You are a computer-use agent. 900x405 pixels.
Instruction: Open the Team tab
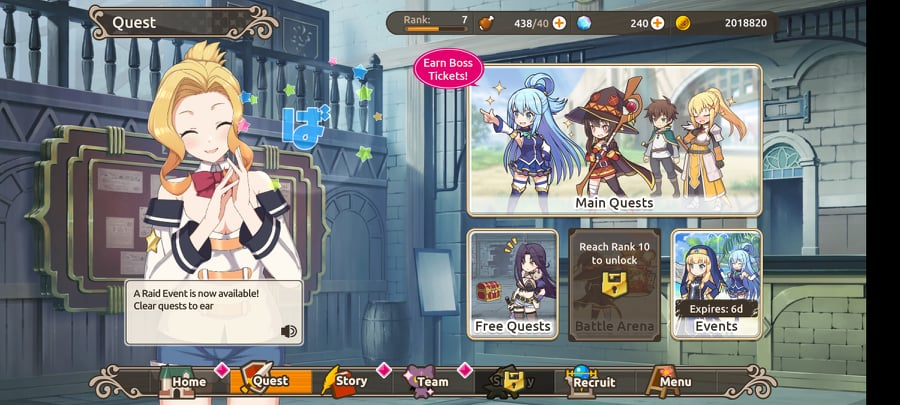point(427,381)
